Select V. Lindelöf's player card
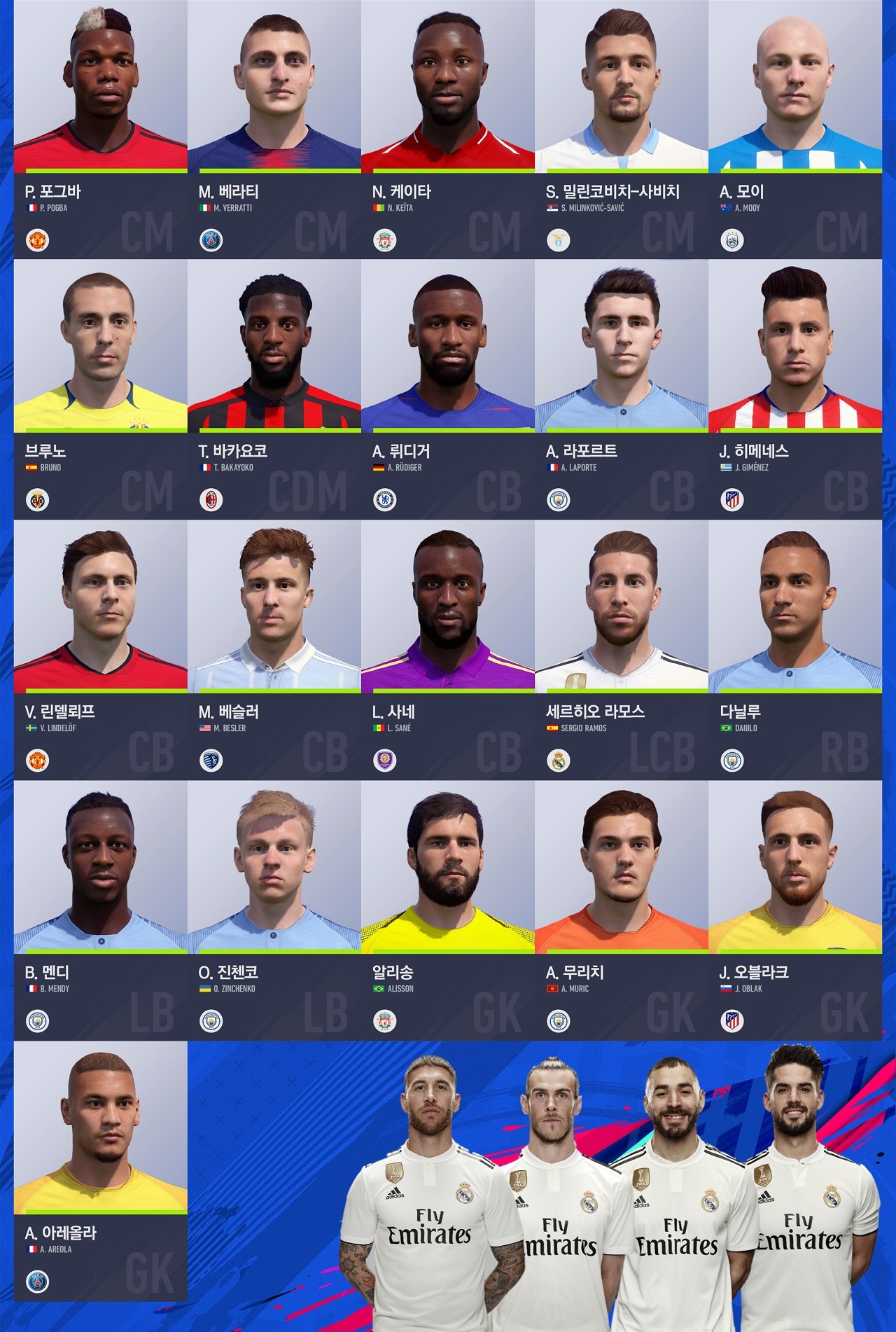Image resolution: width=896 pixels, height=1332 pixels. point(100,650)
